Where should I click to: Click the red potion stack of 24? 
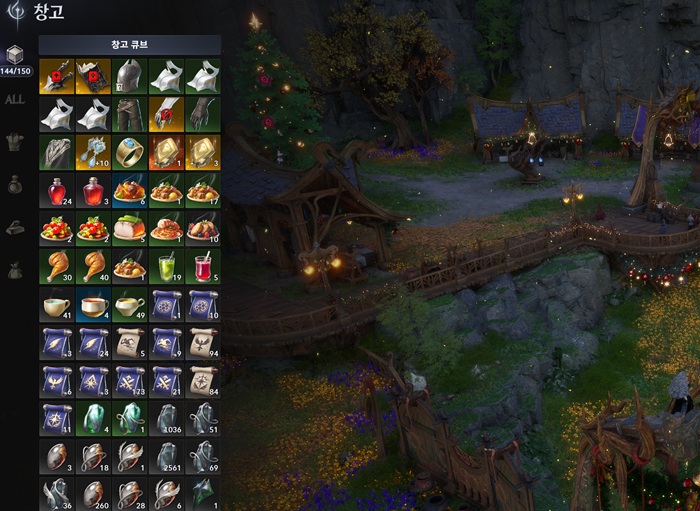pyautogui.click(x=56, y=190)
